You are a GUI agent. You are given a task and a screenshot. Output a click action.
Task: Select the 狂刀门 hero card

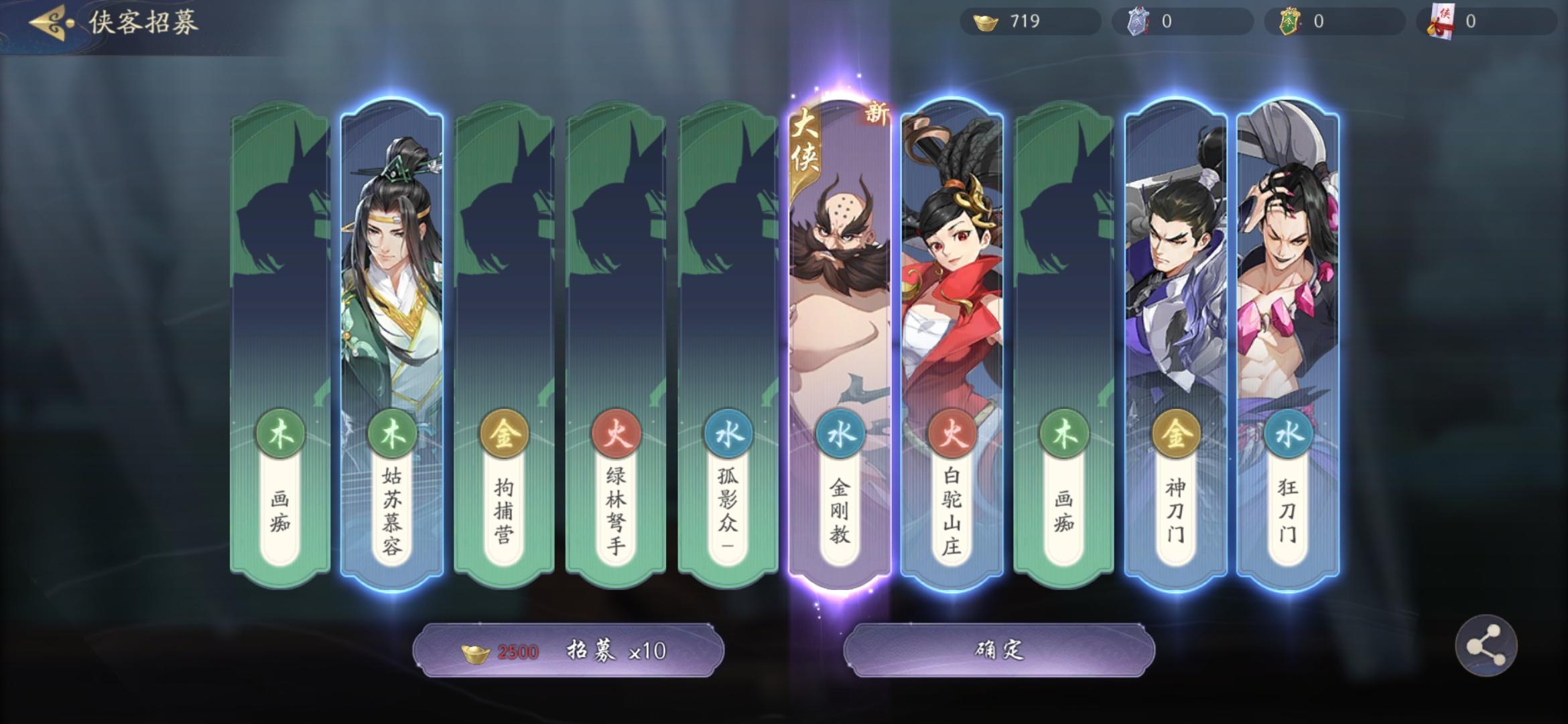click(x=1287, y=302)
